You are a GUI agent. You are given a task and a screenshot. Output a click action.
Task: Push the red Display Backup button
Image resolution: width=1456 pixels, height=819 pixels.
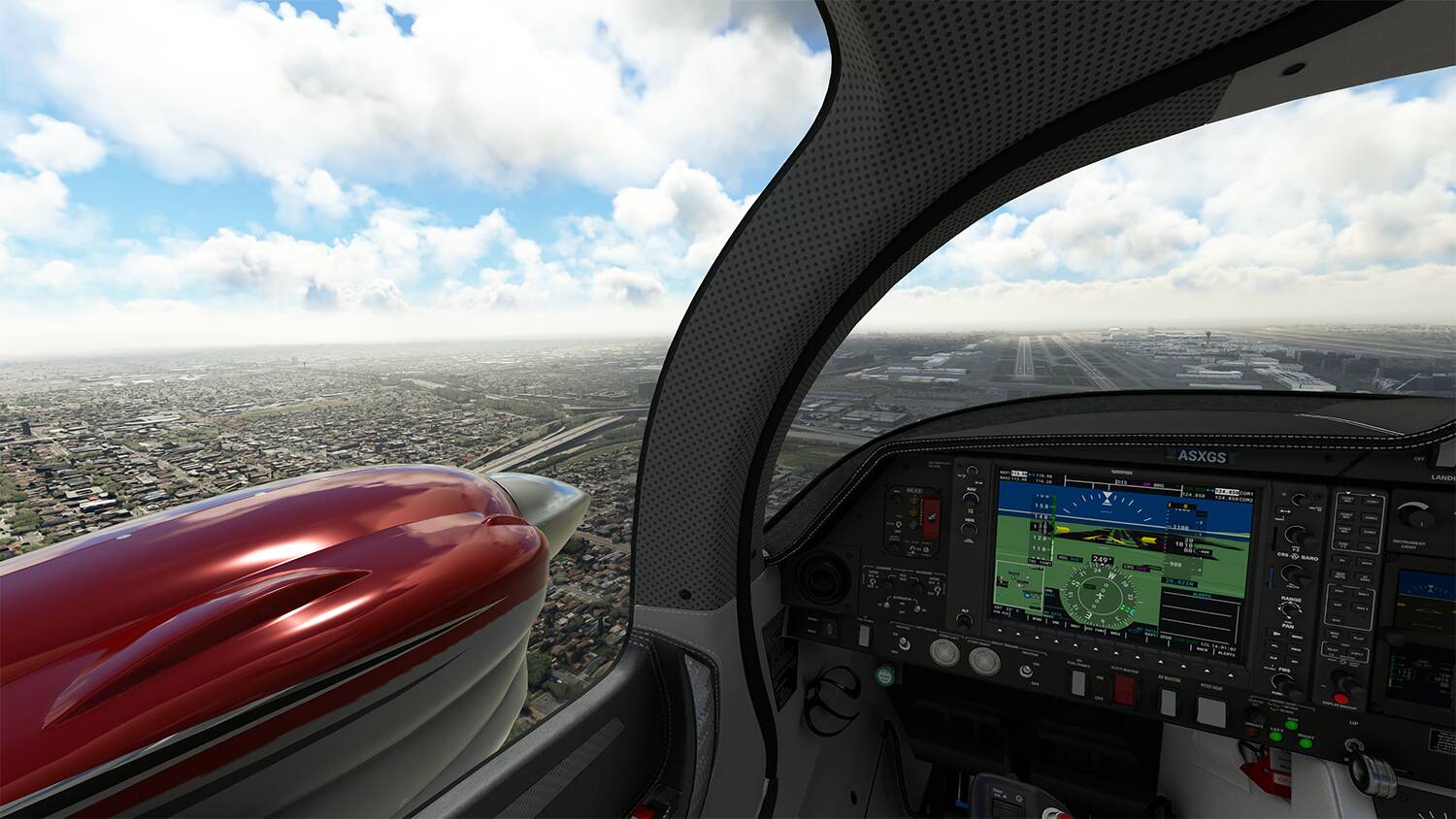coord(1343,697)
